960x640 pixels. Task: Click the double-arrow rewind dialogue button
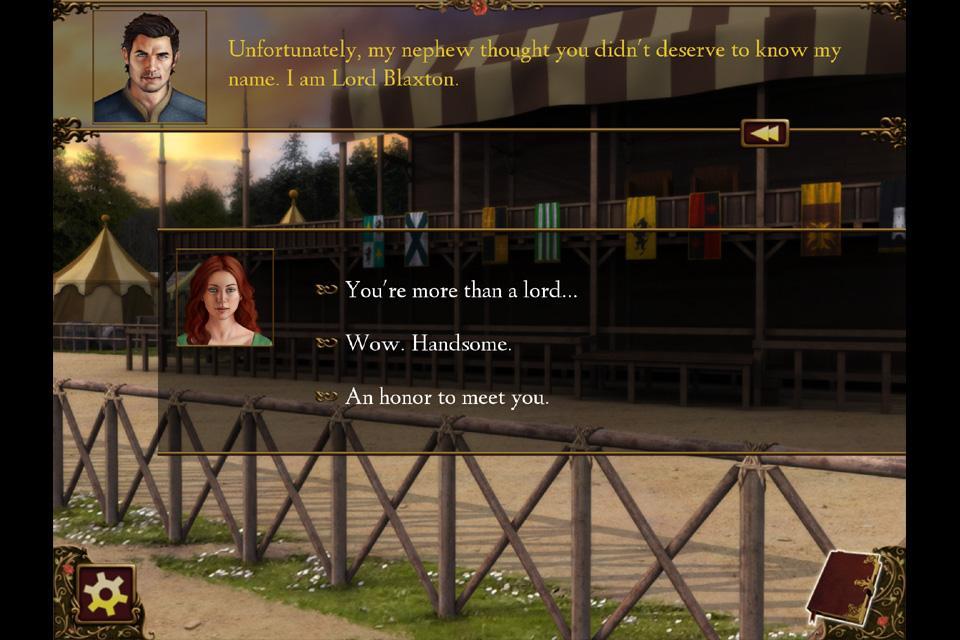(765, 133)
